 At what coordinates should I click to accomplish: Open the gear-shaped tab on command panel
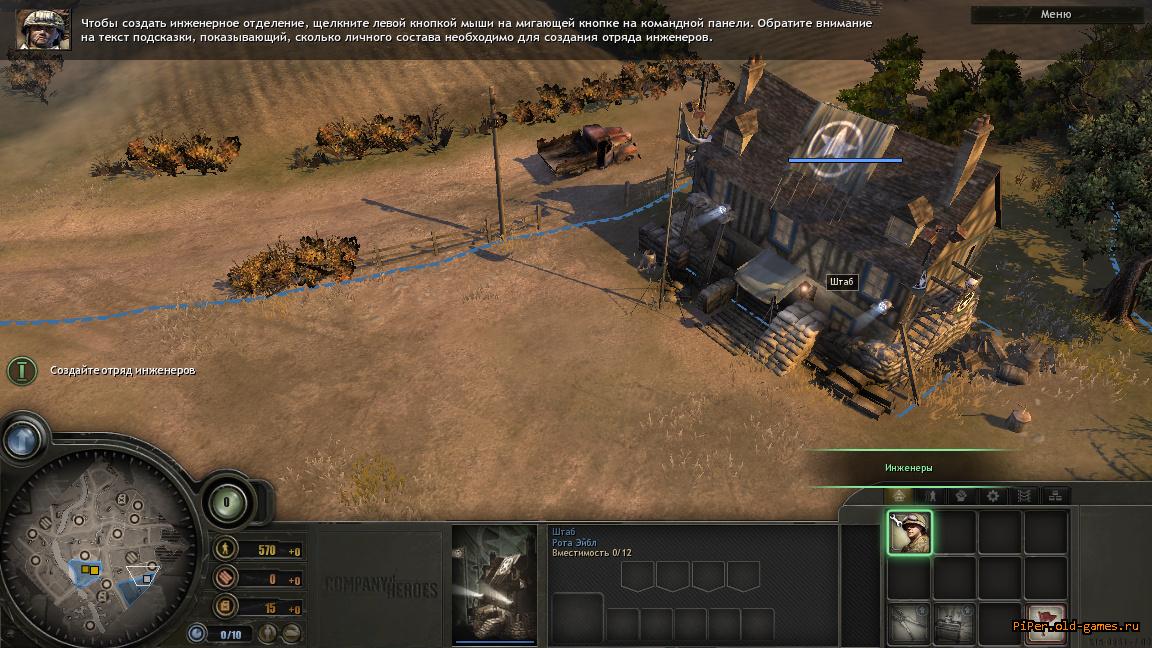coord(992,496)
